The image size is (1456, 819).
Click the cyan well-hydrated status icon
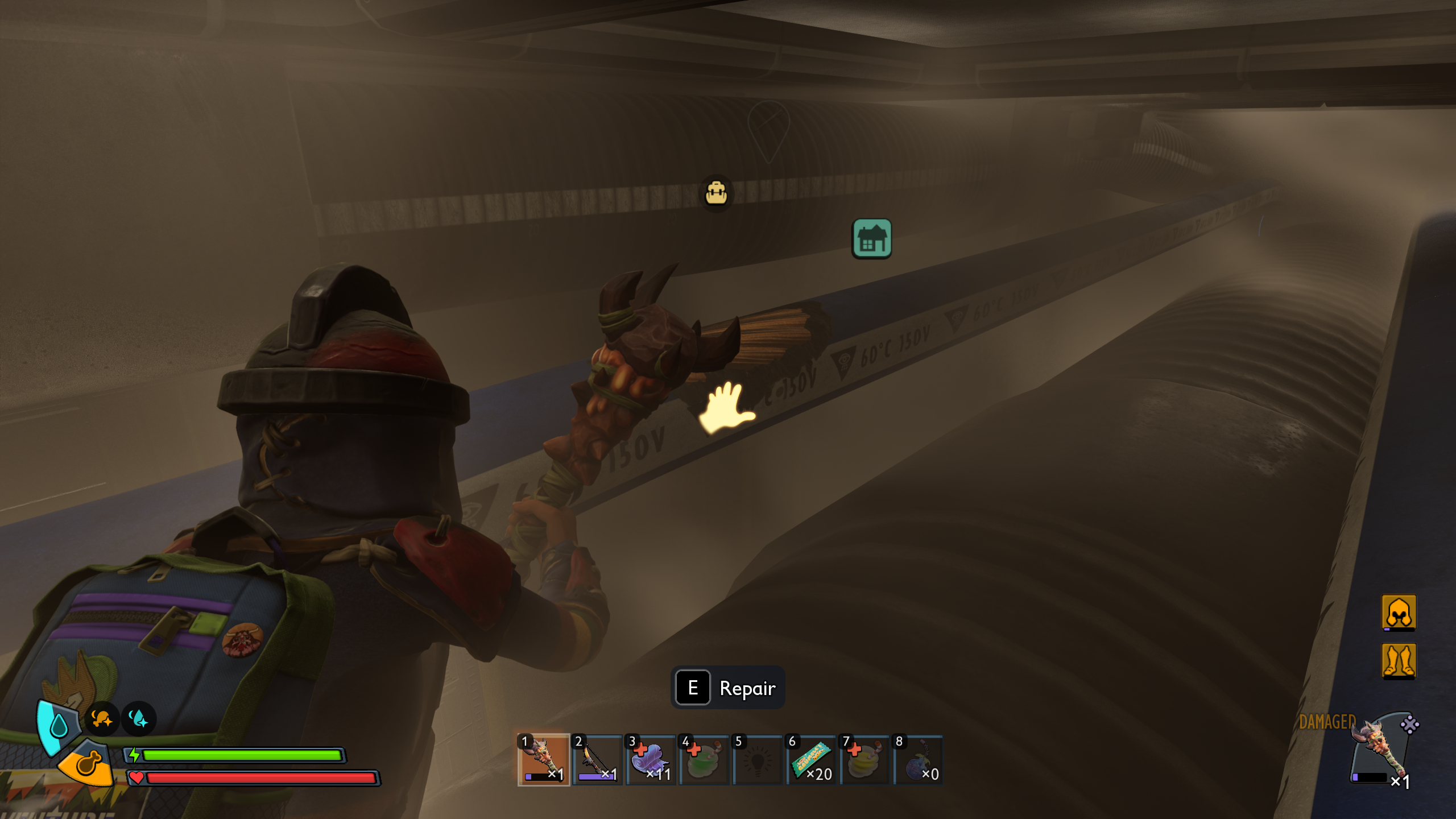(138, 719)
